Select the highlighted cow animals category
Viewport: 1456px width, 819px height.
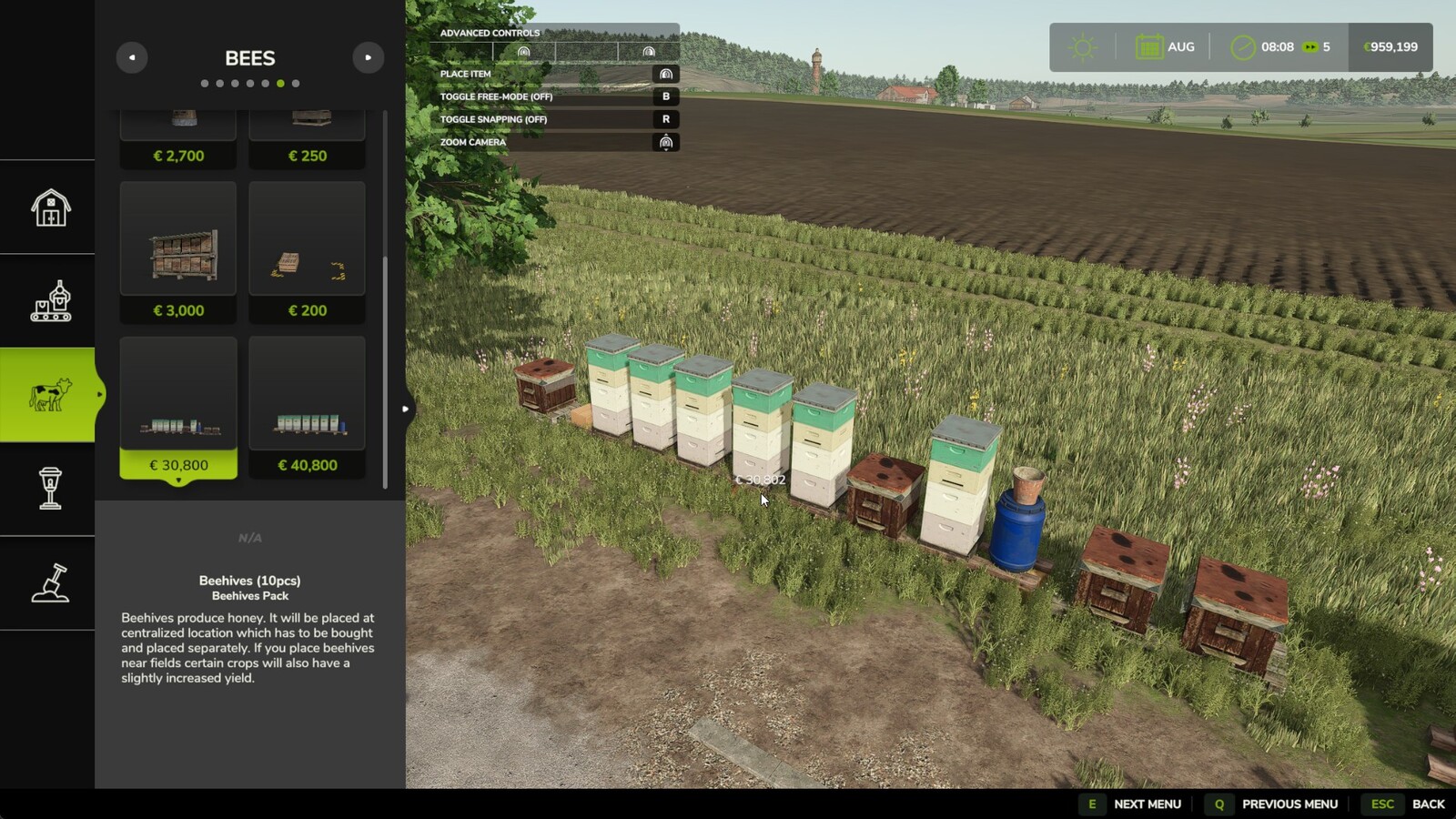[x=48, y=395]
